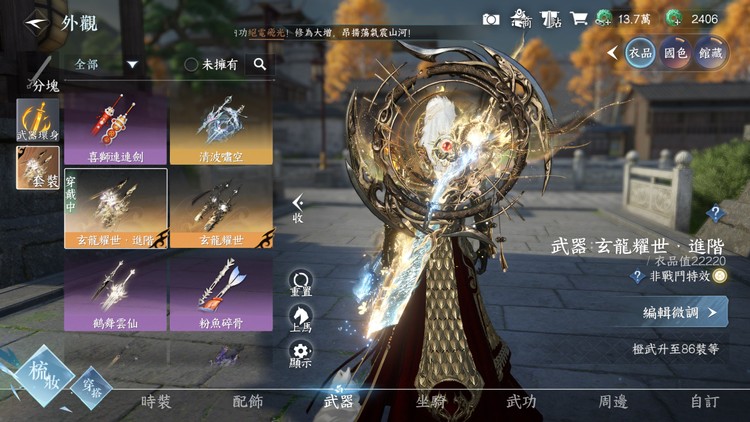750x422 pixels.
Task: Open the weapon search magnifier
Action: click(x=260, y=64)
